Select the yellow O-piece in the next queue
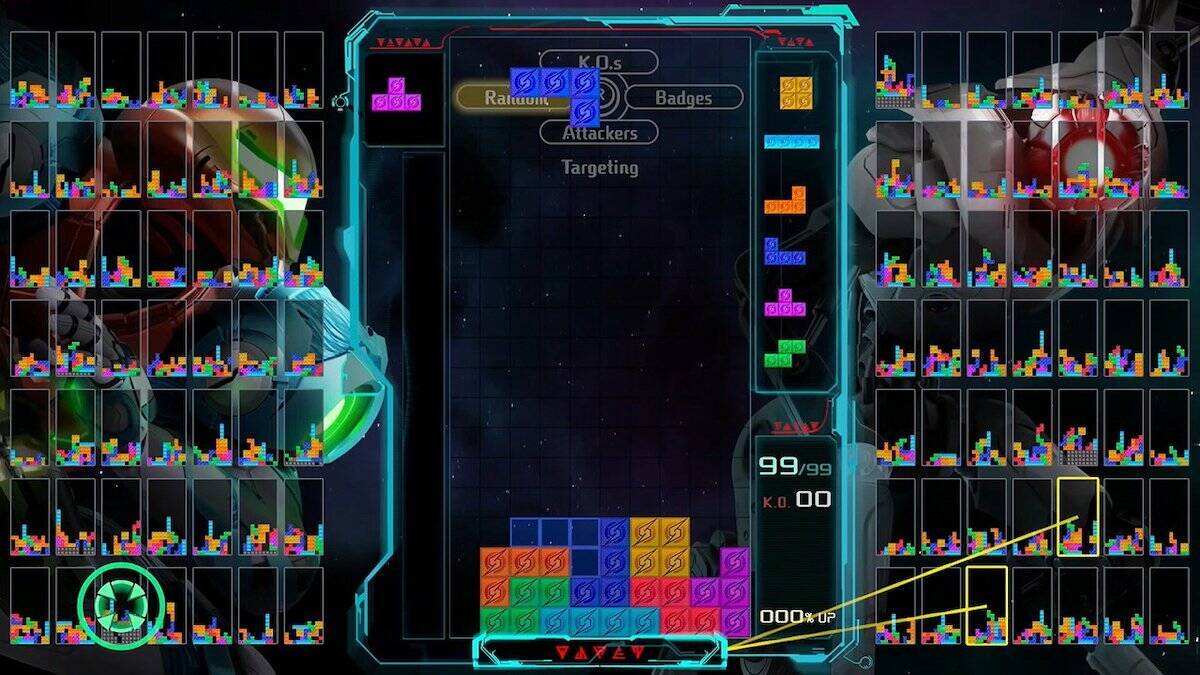1200x675 pixels. [795, 93]
